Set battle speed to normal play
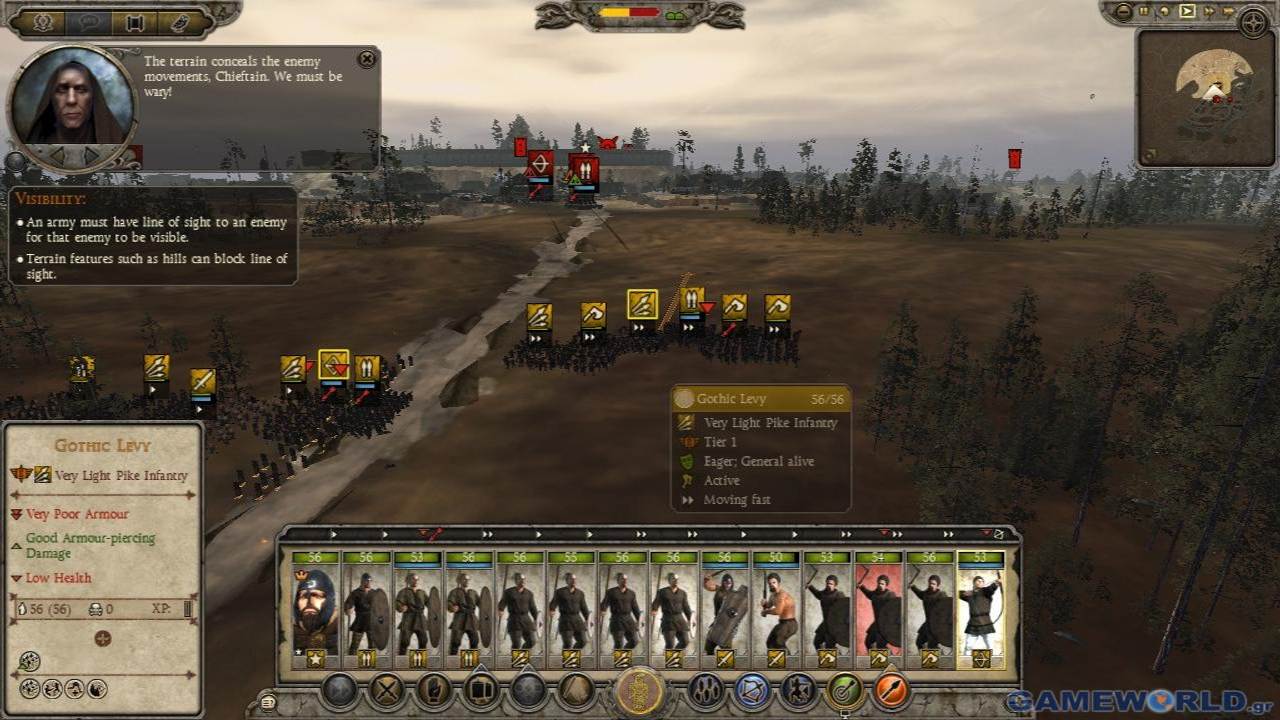The width and height of the screenshot is (1280, 720). (1187, 12)
